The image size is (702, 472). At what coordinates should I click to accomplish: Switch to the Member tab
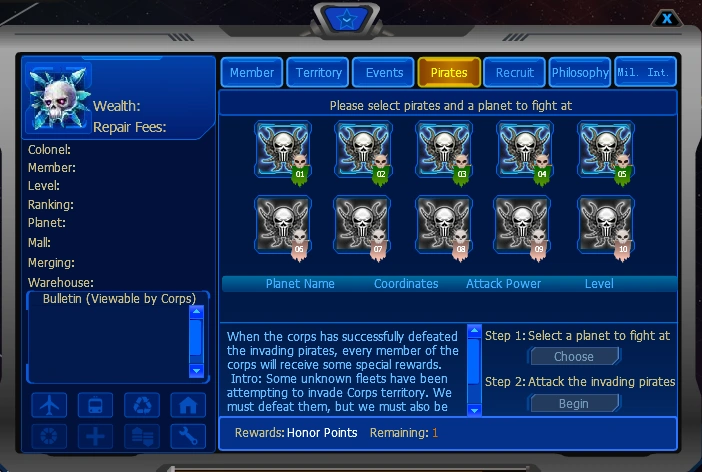pyautogui.click(x=252, y=73)
